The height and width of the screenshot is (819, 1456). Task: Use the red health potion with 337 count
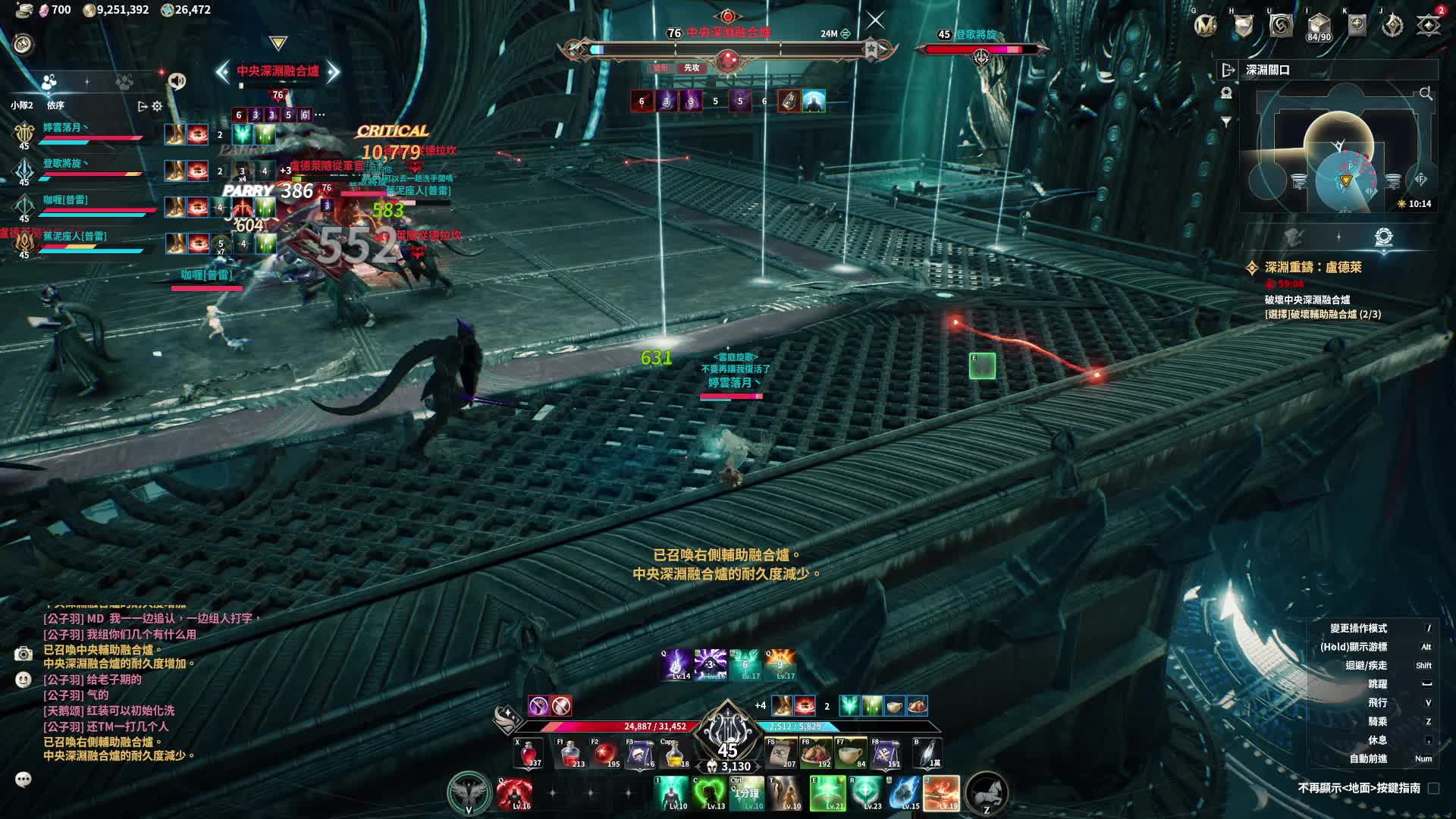pyautogui.click(x=527, y=753)
